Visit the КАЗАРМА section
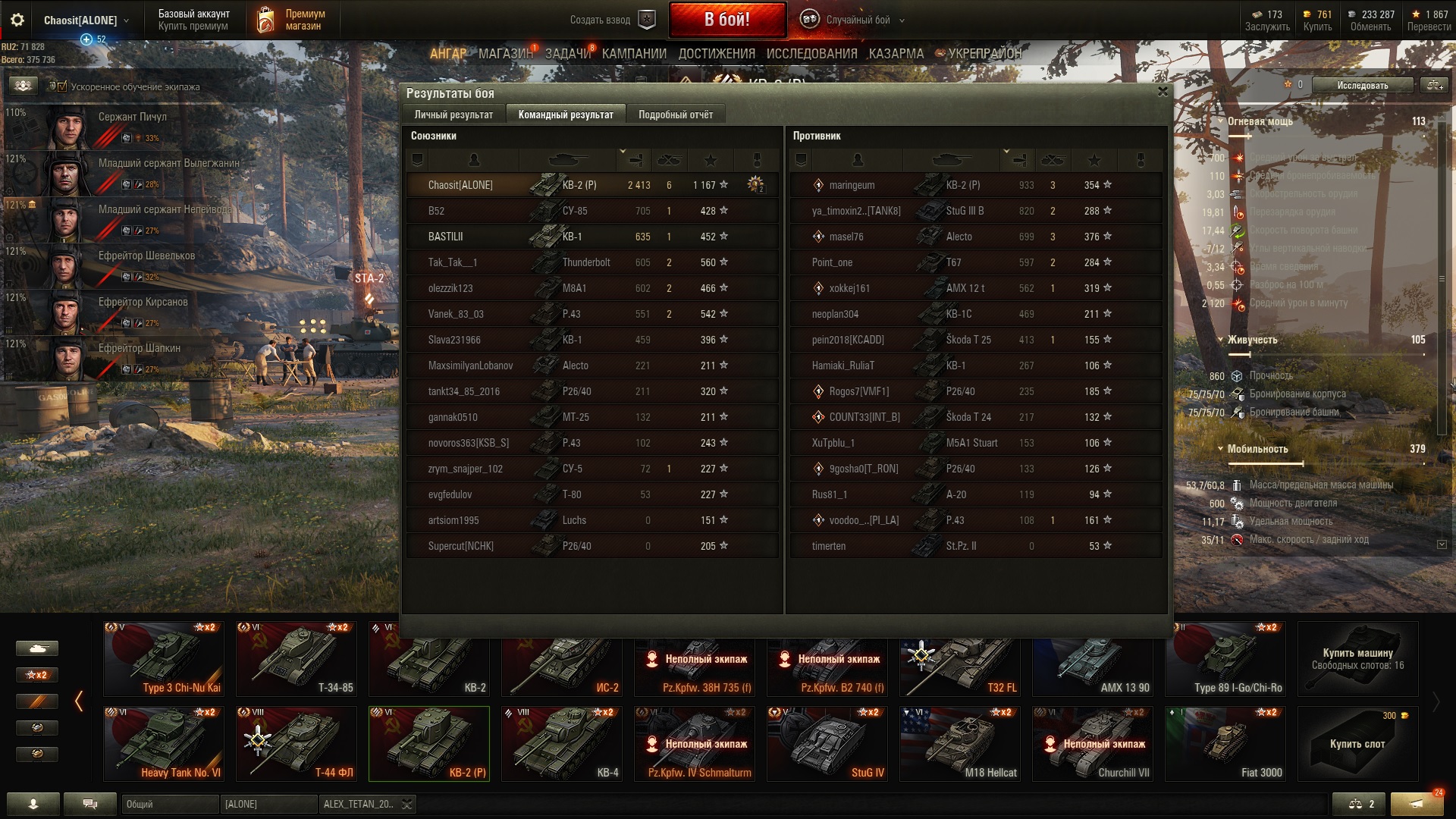The image size is (1456, 819). 896,54
